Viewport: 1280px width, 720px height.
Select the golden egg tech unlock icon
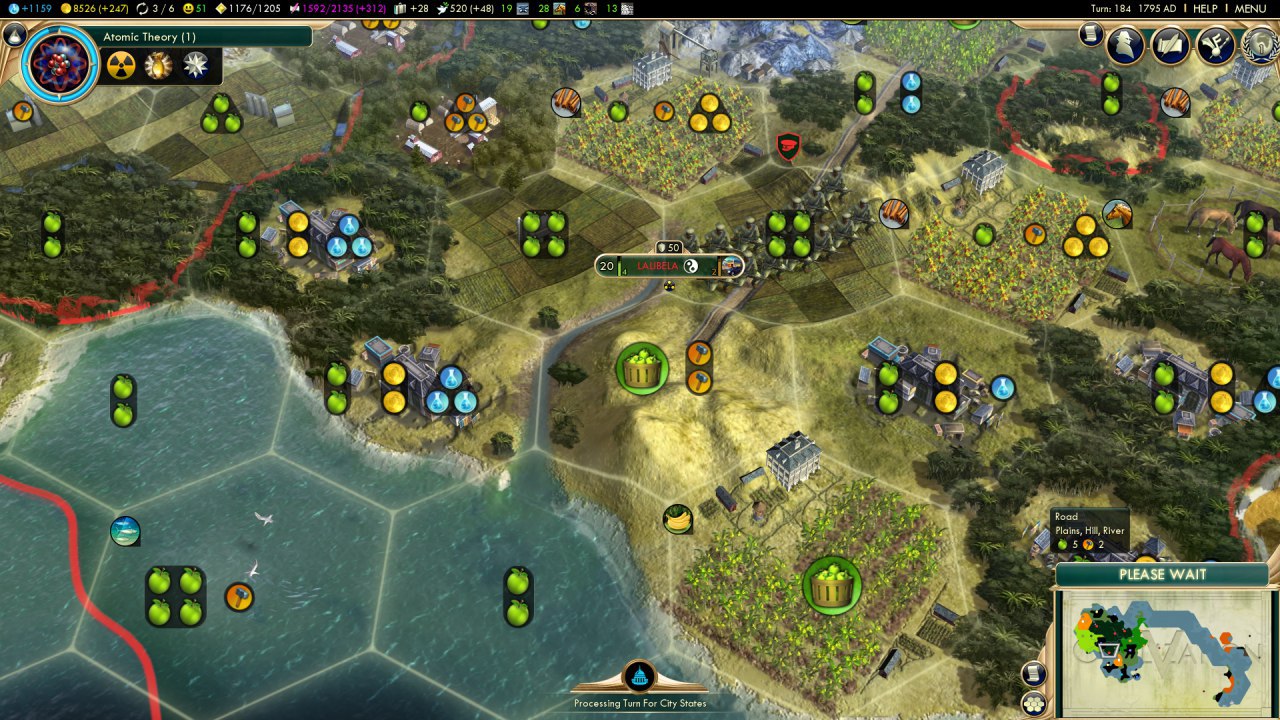click(158, 66)
